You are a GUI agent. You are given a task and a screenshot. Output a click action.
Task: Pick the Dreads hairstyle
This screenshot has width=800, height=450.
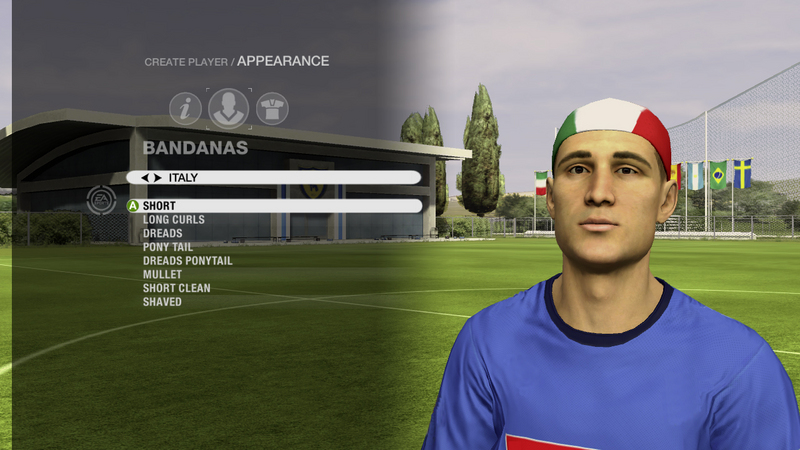click(x=162, y=233)
